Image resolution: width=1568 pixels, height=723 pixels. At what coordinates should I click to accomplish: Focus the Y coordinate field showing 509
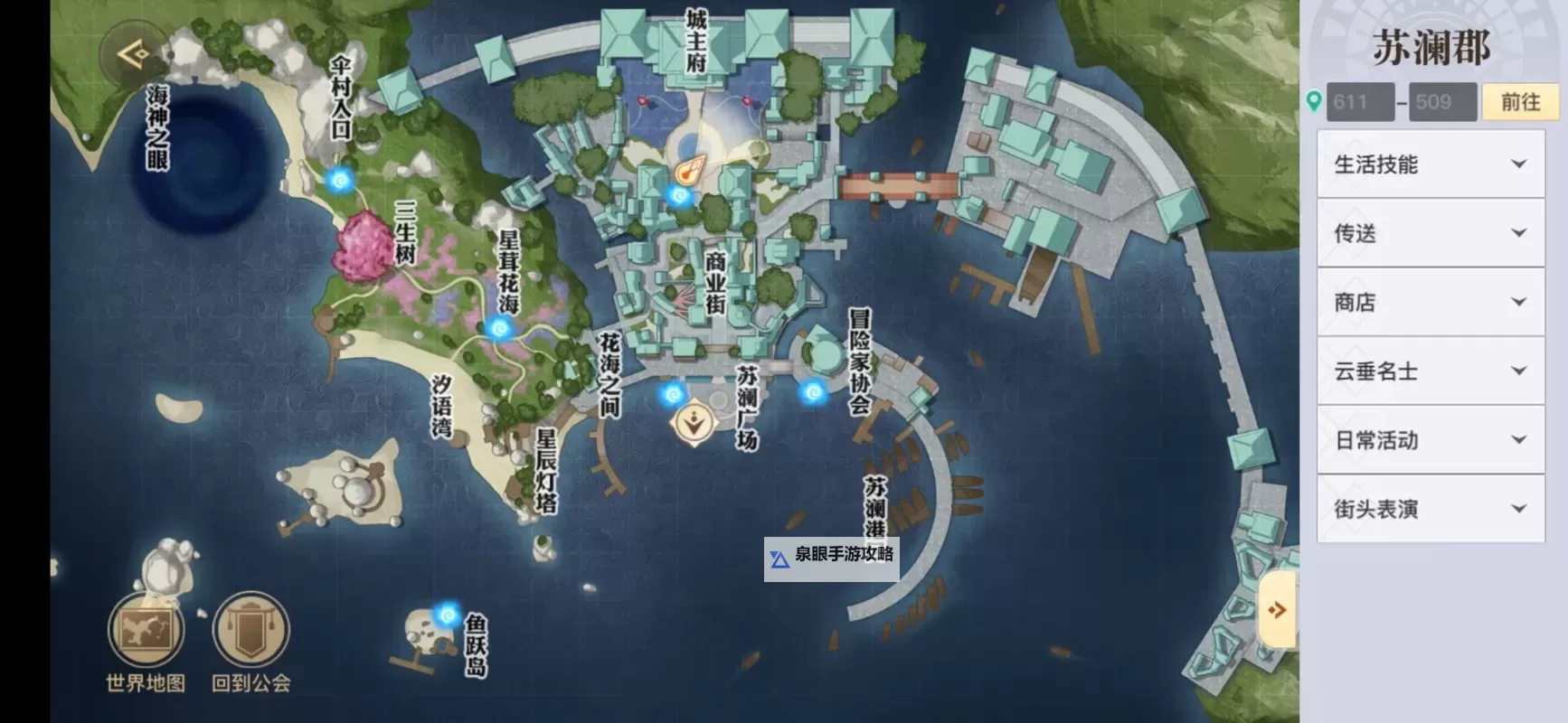click(x=1442, y=102)
